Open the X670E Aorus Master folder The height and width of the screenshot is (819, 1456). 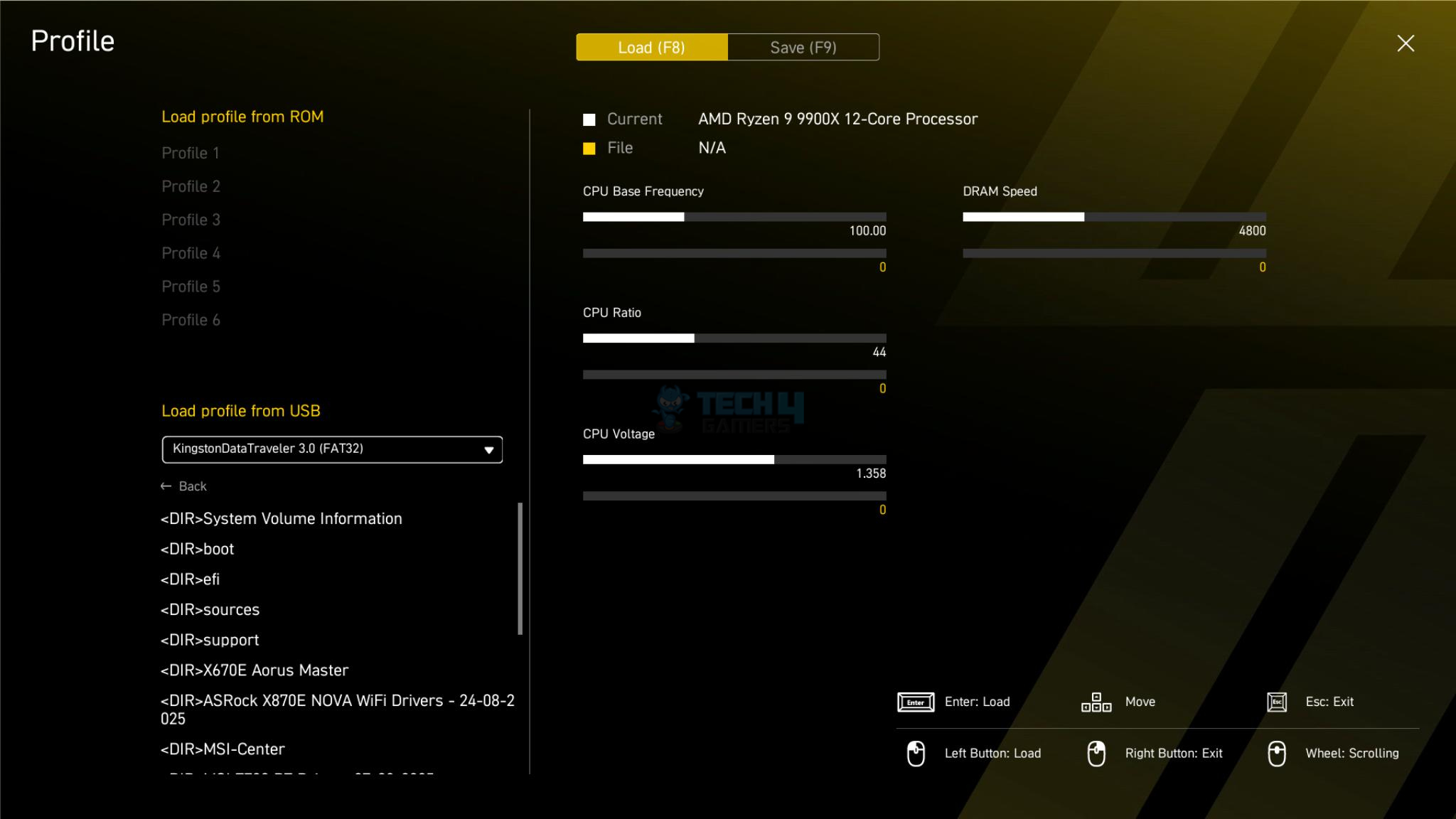[255, 670]
